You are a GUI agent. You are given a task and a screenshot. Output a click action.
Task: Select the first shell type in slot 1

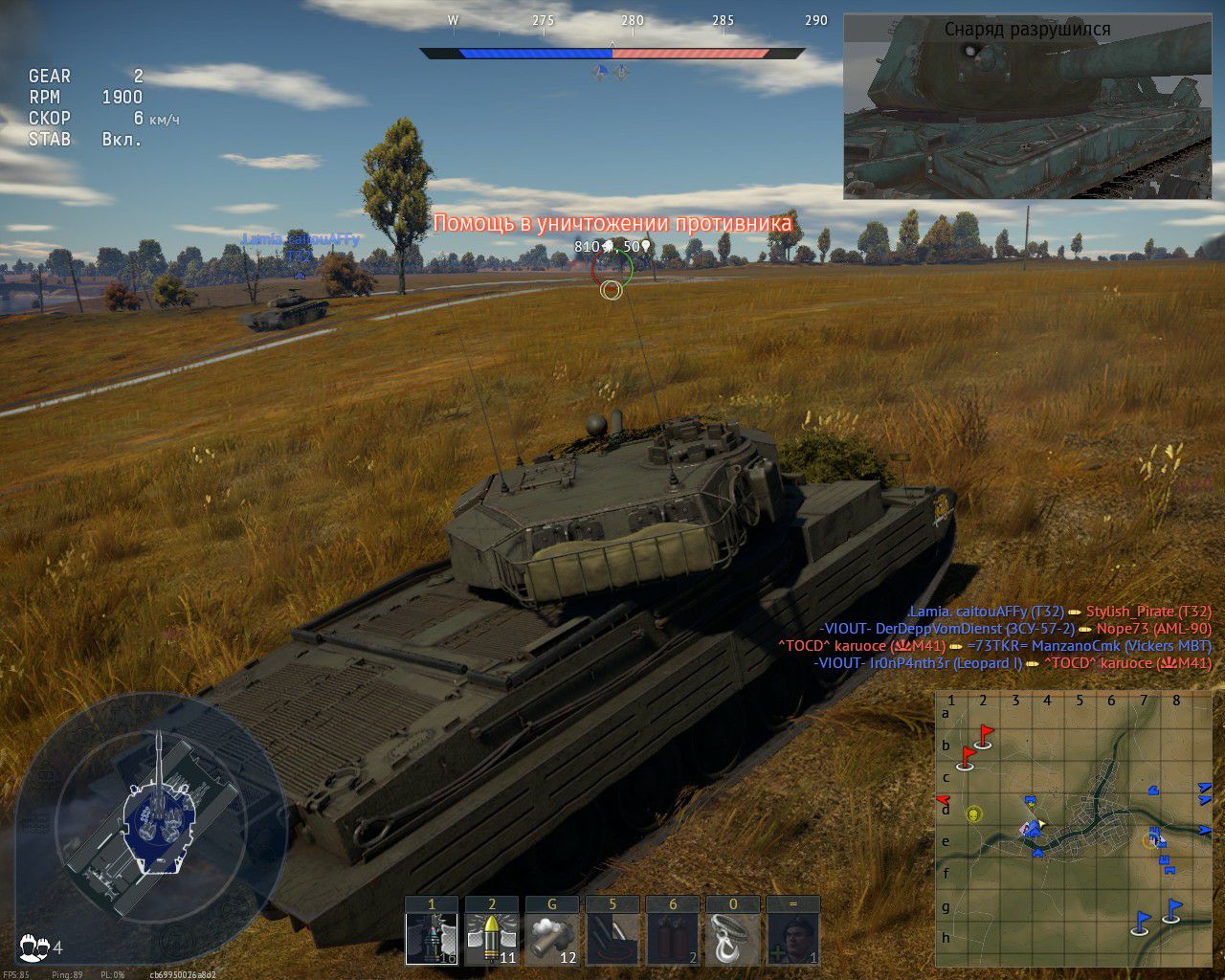[x=432, y=937]
